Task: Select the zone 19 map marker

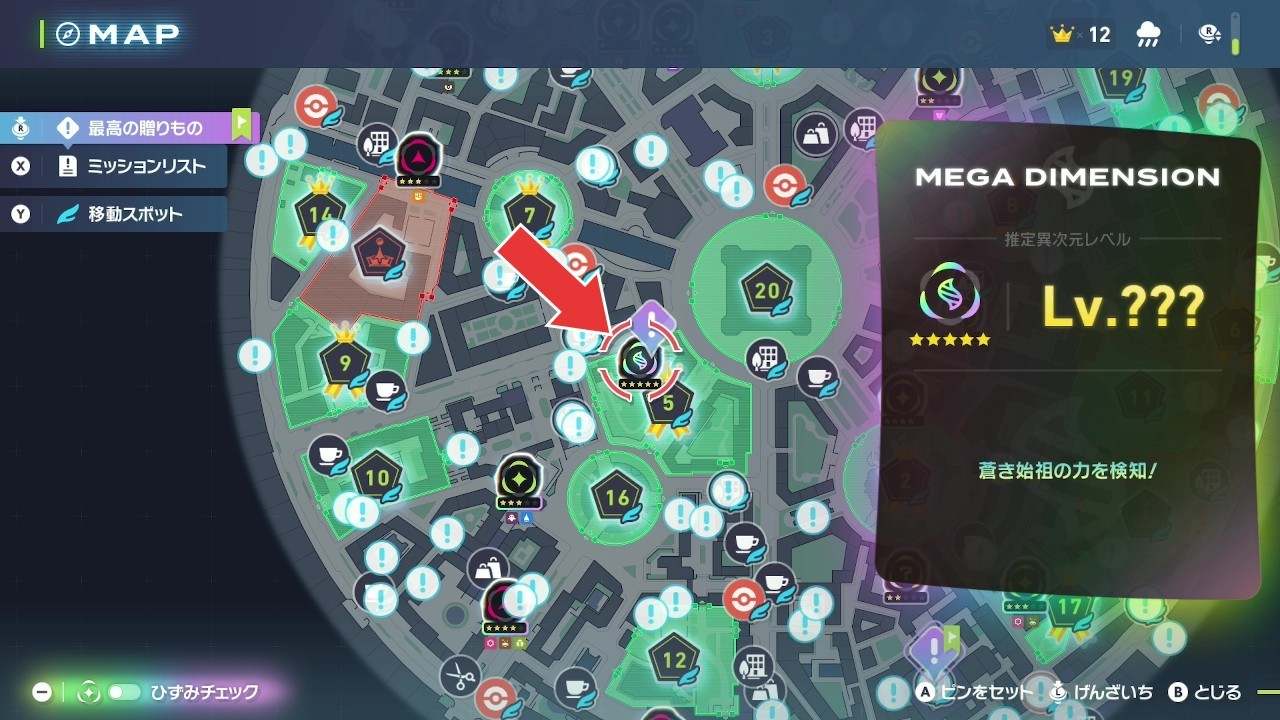Action: 1120,79
